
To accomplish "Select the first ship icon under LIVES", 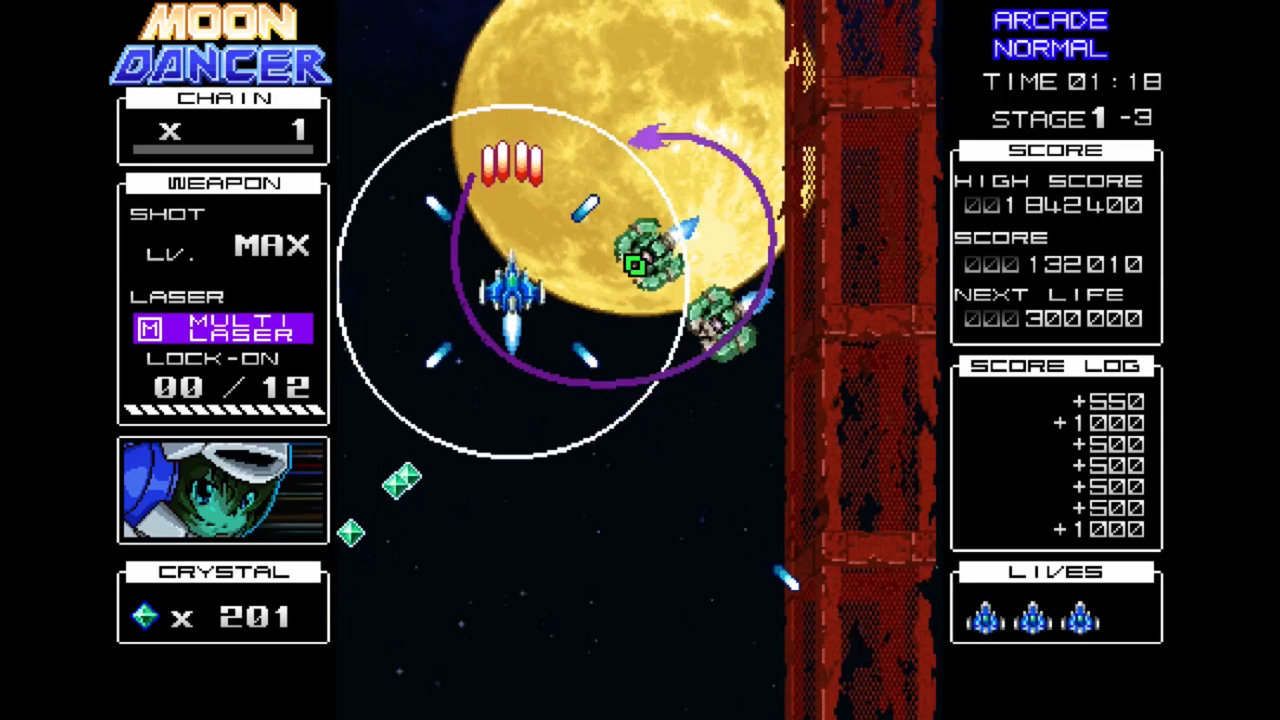I will click(x=985, y=620).
